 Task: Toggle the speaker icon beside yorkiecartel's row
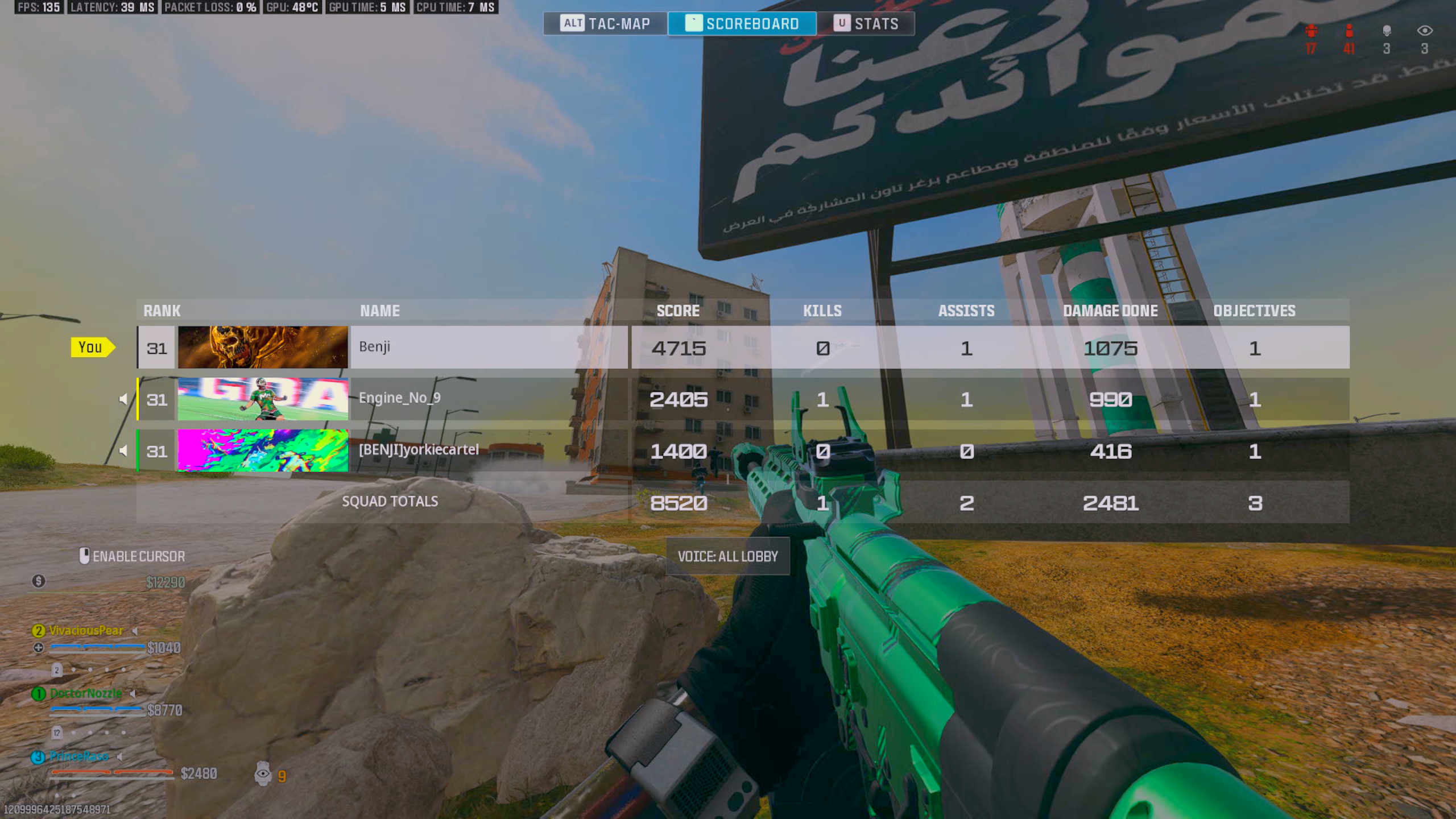pyautogui.click(x=123, y=451)
